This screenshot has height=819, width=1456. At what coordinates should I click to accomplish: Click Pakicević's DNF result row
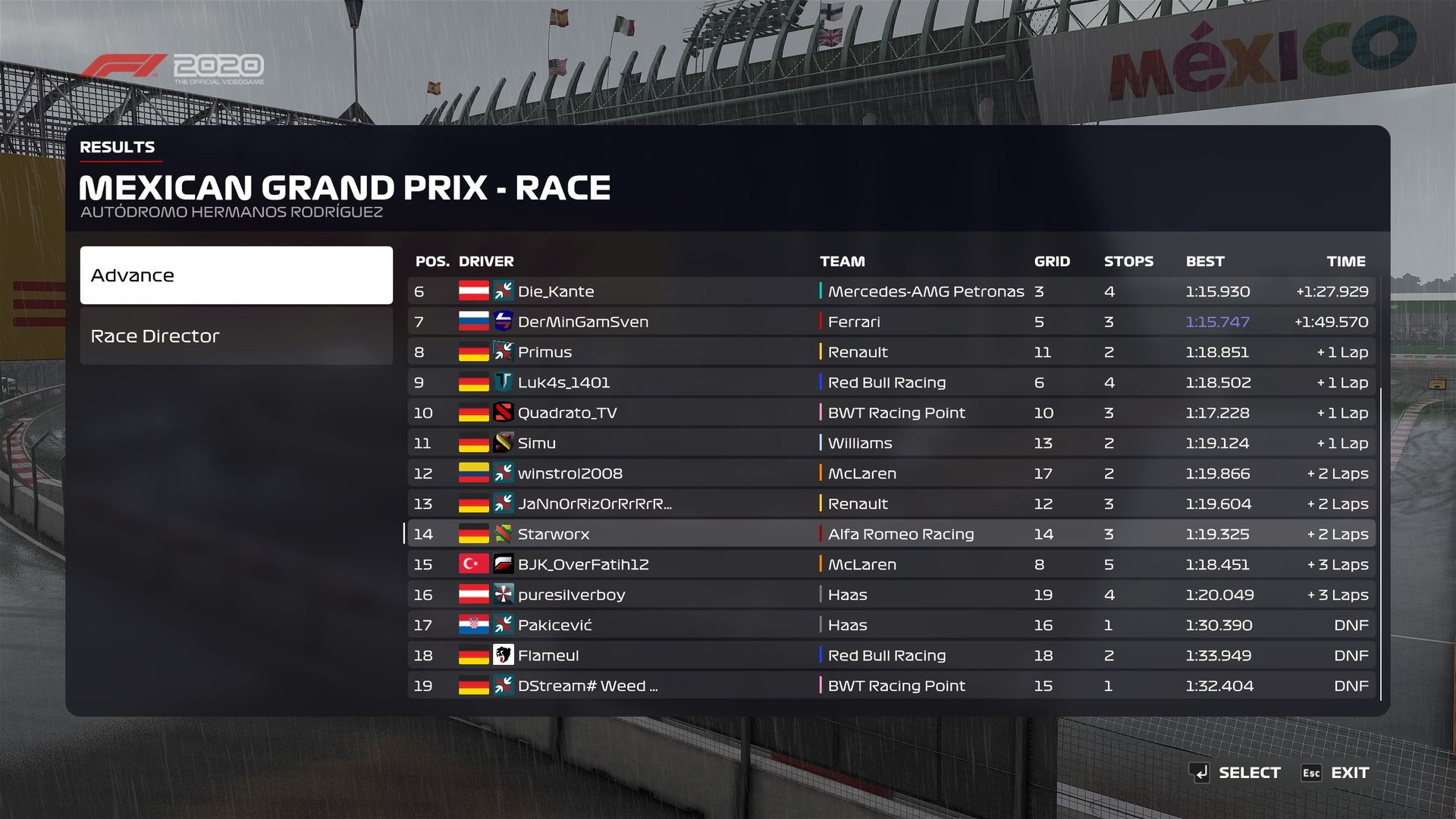[891, 625]
